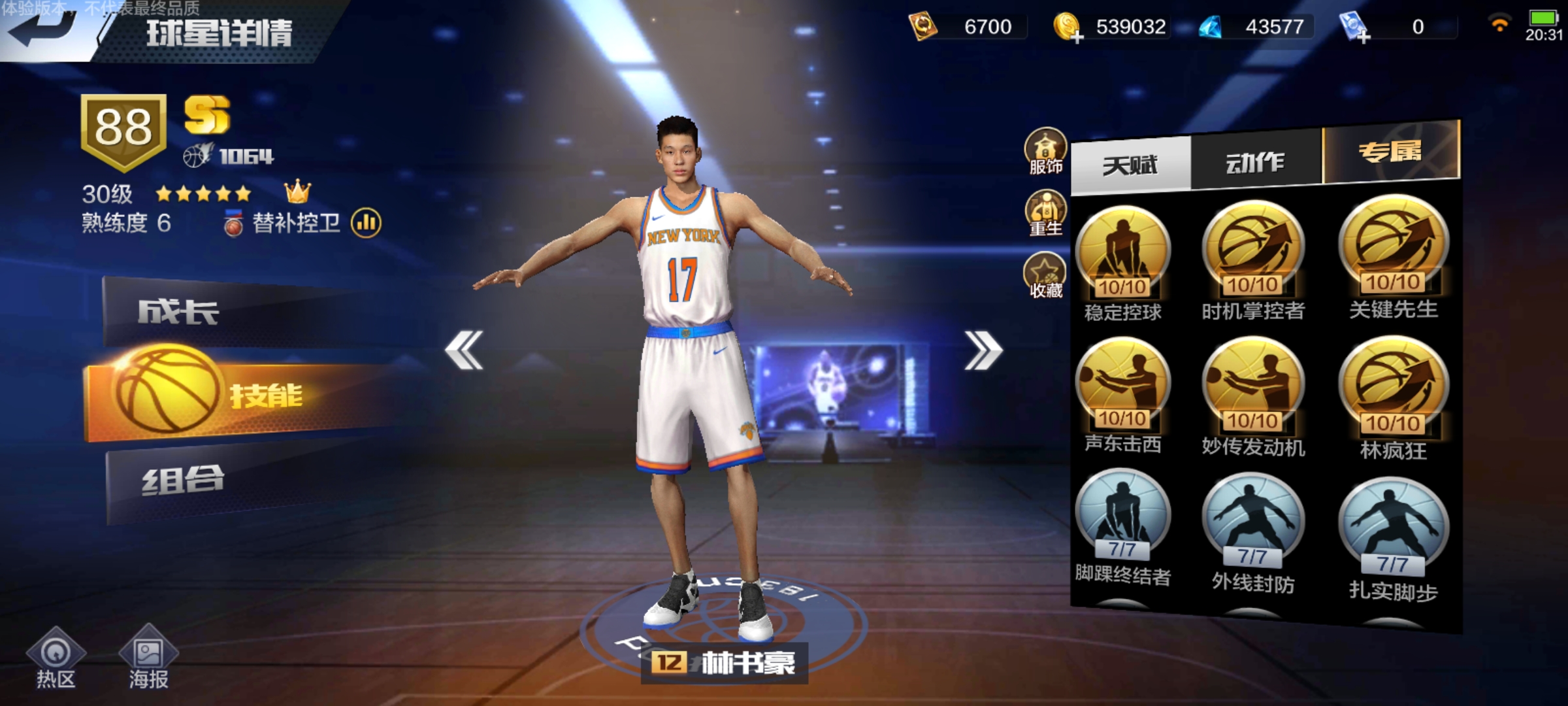Image resolution: width=1568 pixels, height=706 pixels.
Task: Toggle the player stats bar-chart indicator
Action: tap(368, 223)
